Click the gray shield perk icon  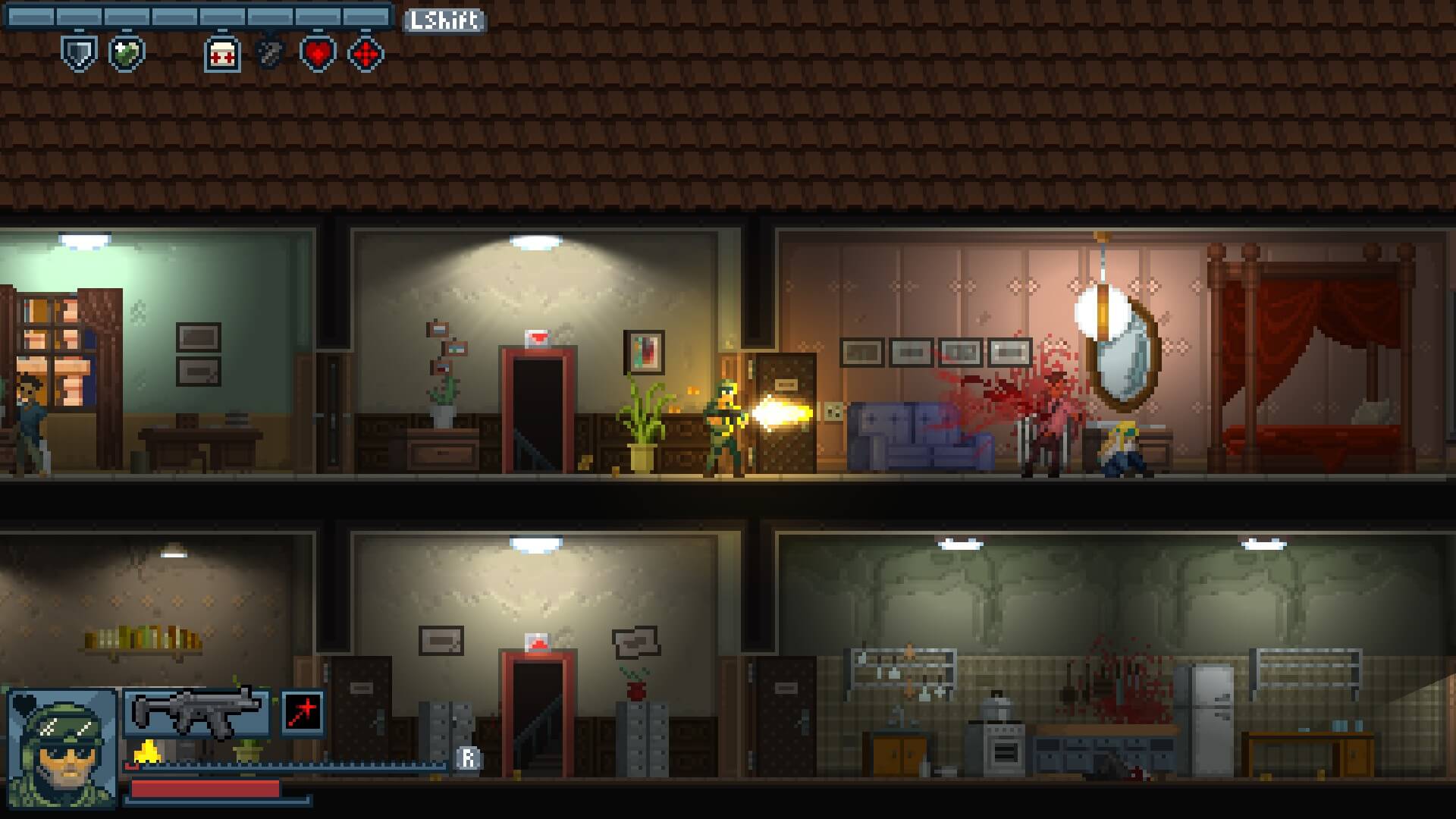(x=79, y=54)
